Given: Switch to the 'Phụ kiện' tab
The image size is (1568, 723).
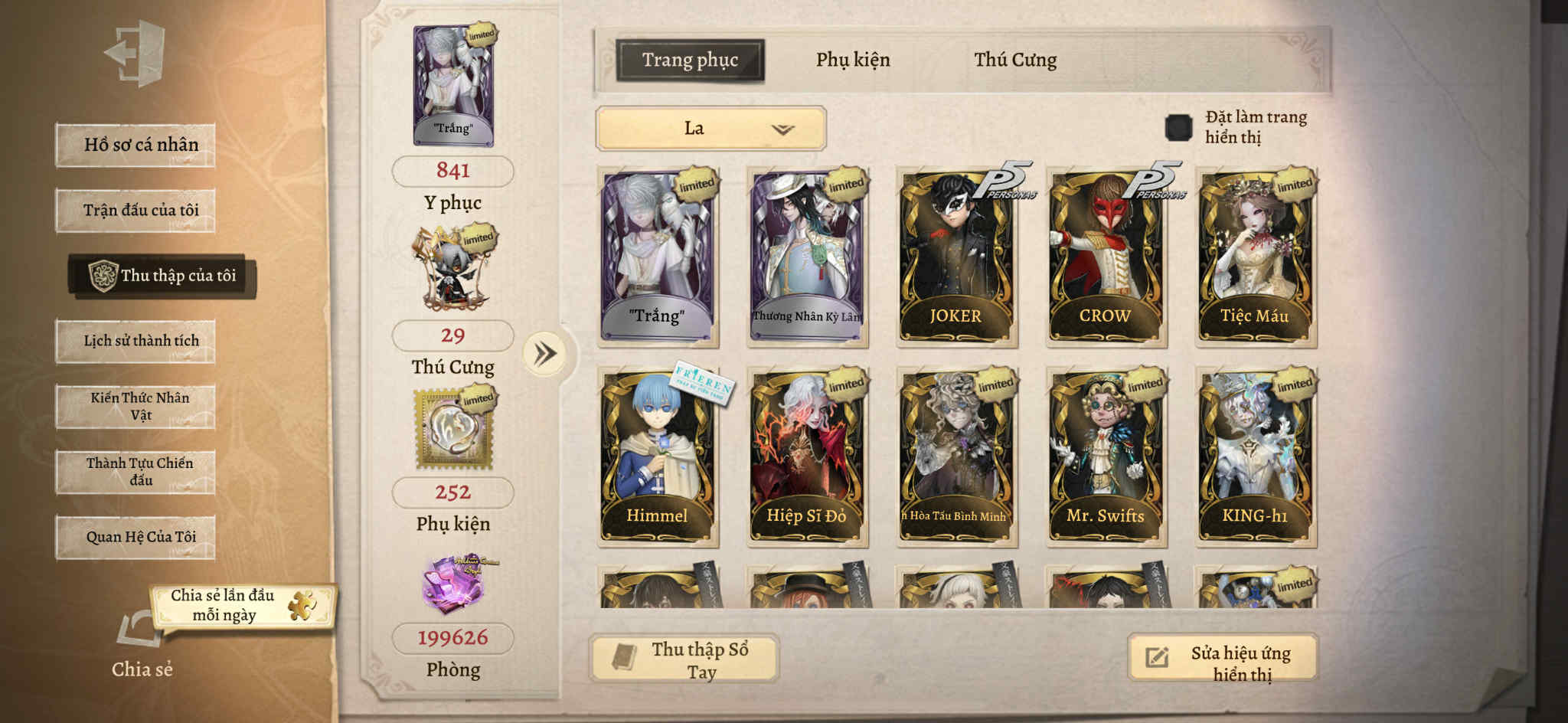Looking at the screenshot, I should click(x=854, y=60).
